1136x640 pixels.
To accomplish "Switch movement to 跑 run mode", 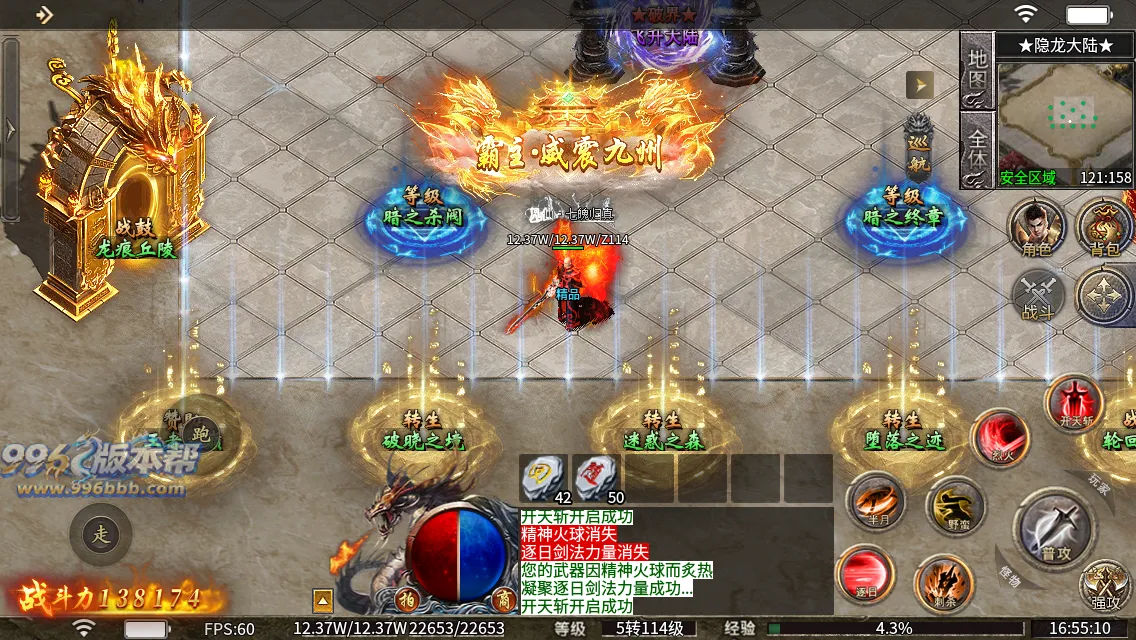I will point(201,435).
